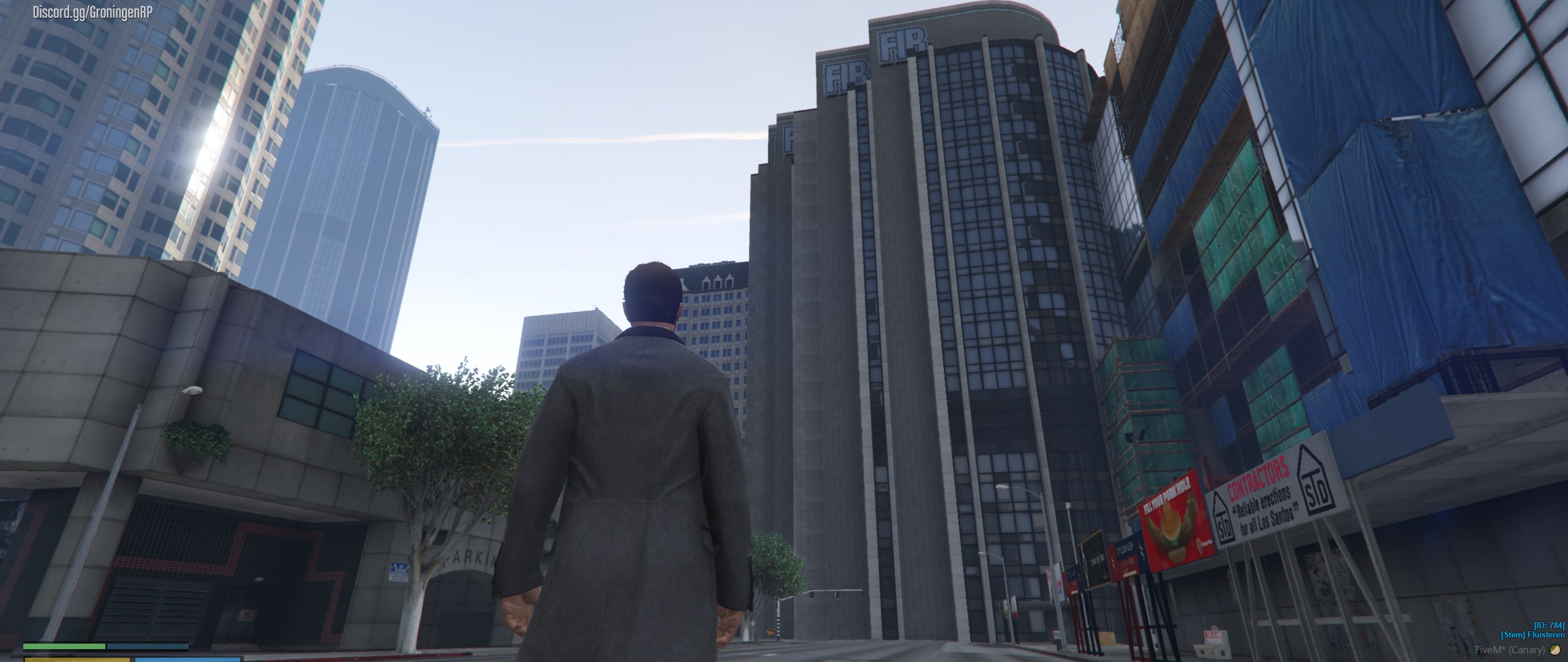Screen dimensions: 1568x662
Task: Click the FiveM (Canary) bird icon
Action: point(1555,650)
